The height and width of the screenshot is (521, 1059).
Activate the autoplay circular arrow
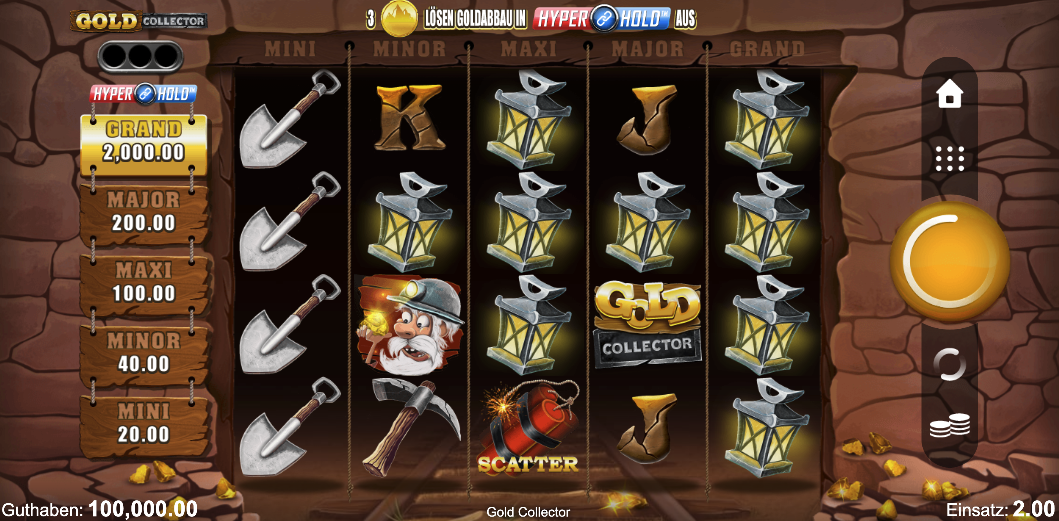point(949,364)
